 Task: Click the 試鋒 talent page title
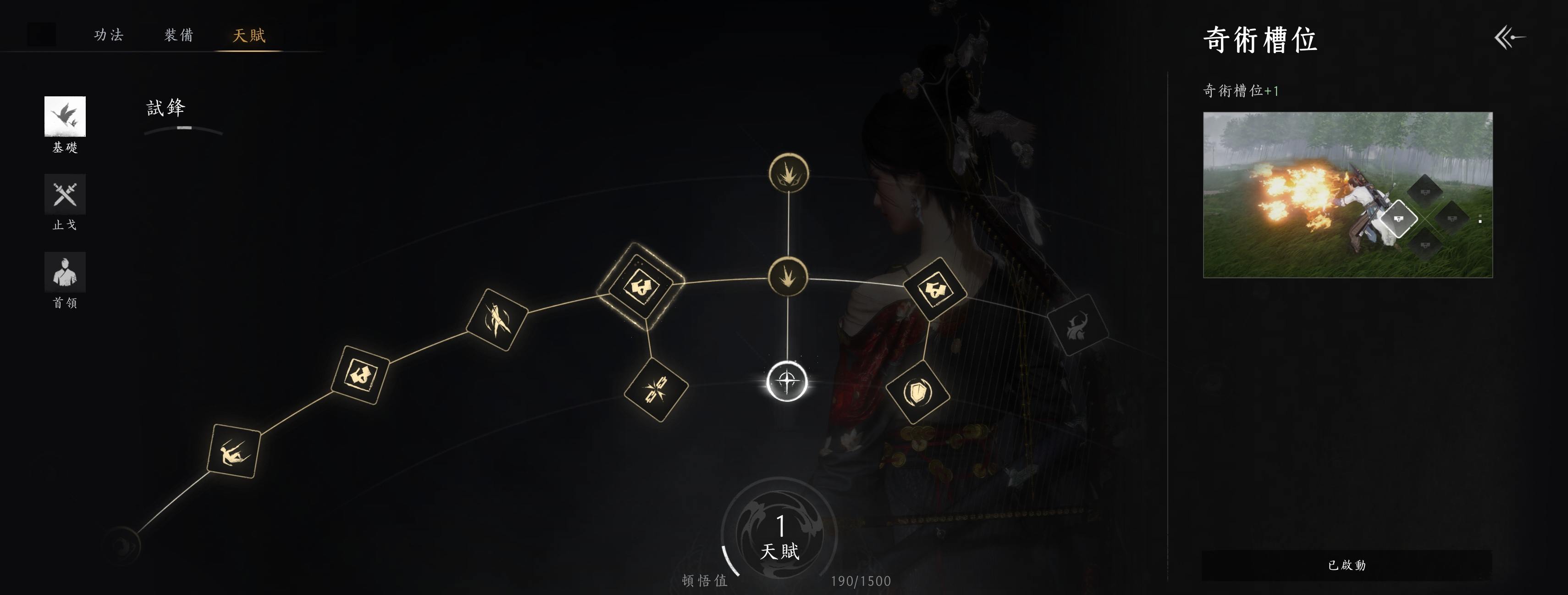coord(166,108)
